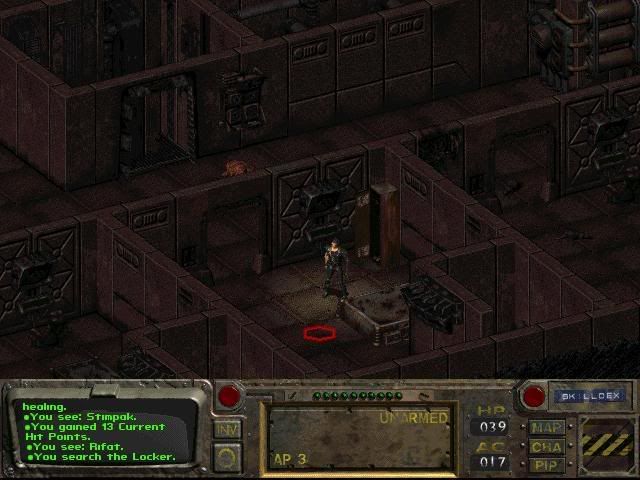This screenshot has height=480, width=640.
Task: Click the red button beside Skilldex
Action: tap(533, 396)
